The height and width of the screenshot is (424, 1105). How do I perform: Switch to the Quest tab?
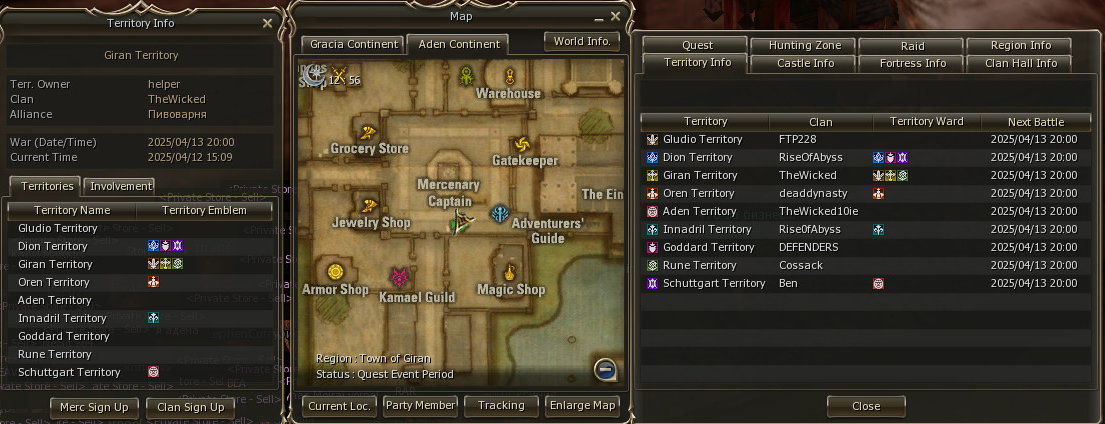697,45
